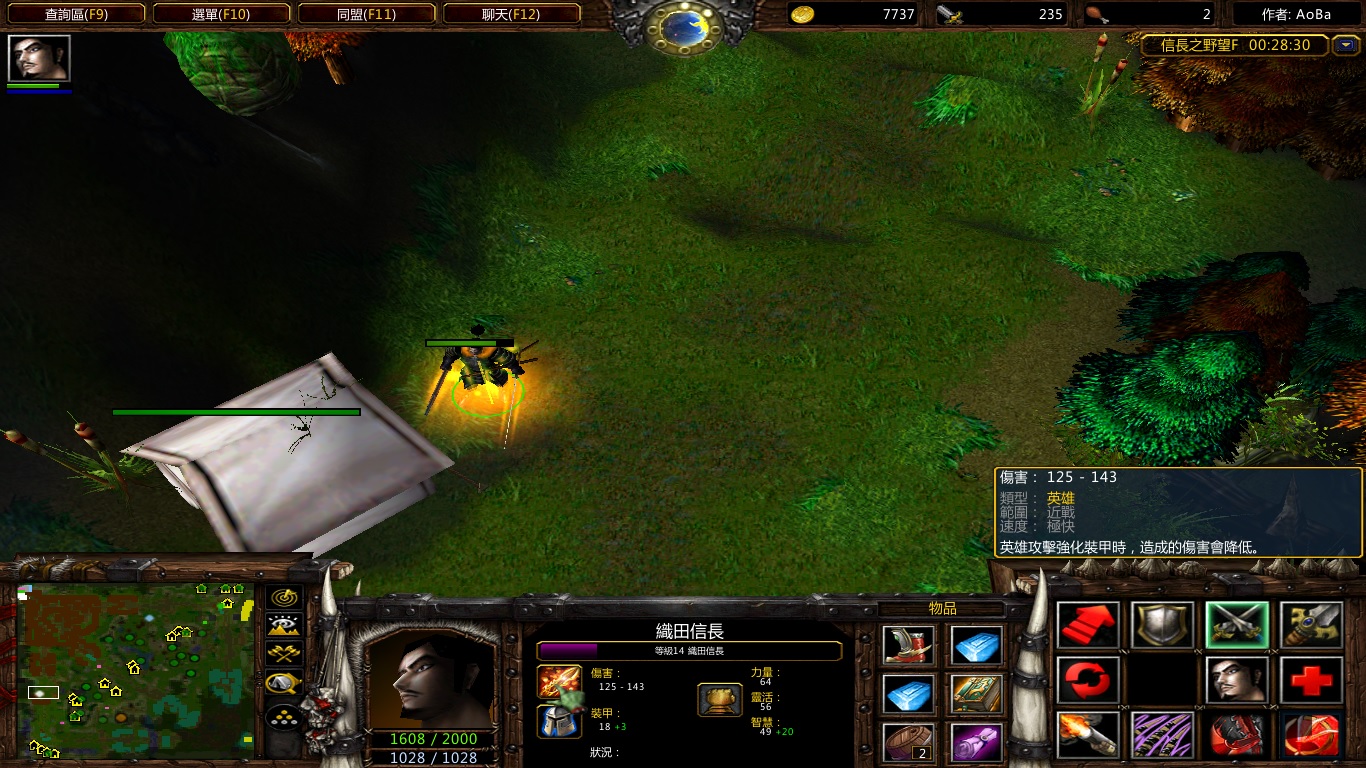The image size is (1366, 768).
Task: Use the barrel item with 2 charges
Action: (909, 742)
